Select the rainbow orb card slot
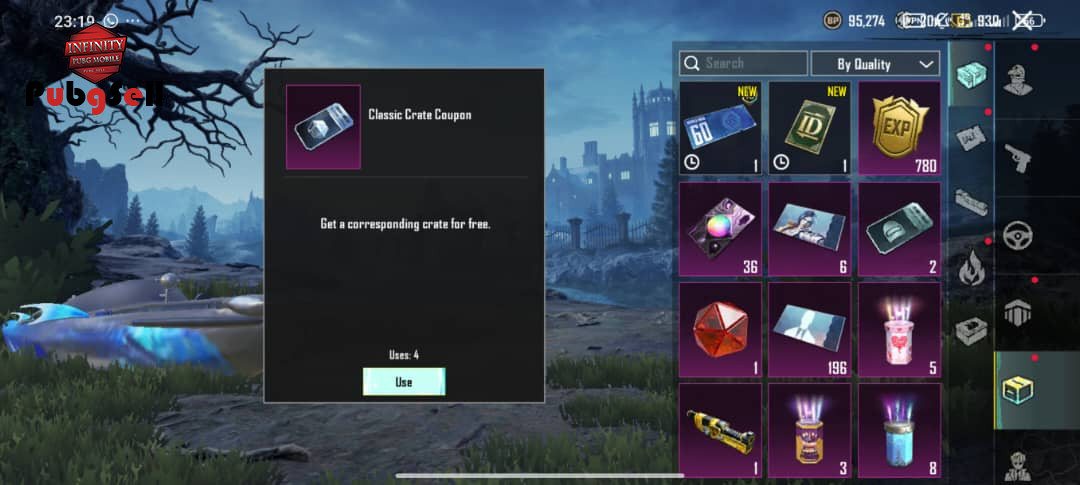This screenshot has width=1080, height=485. pyautogui.click(x=720, y=228)
